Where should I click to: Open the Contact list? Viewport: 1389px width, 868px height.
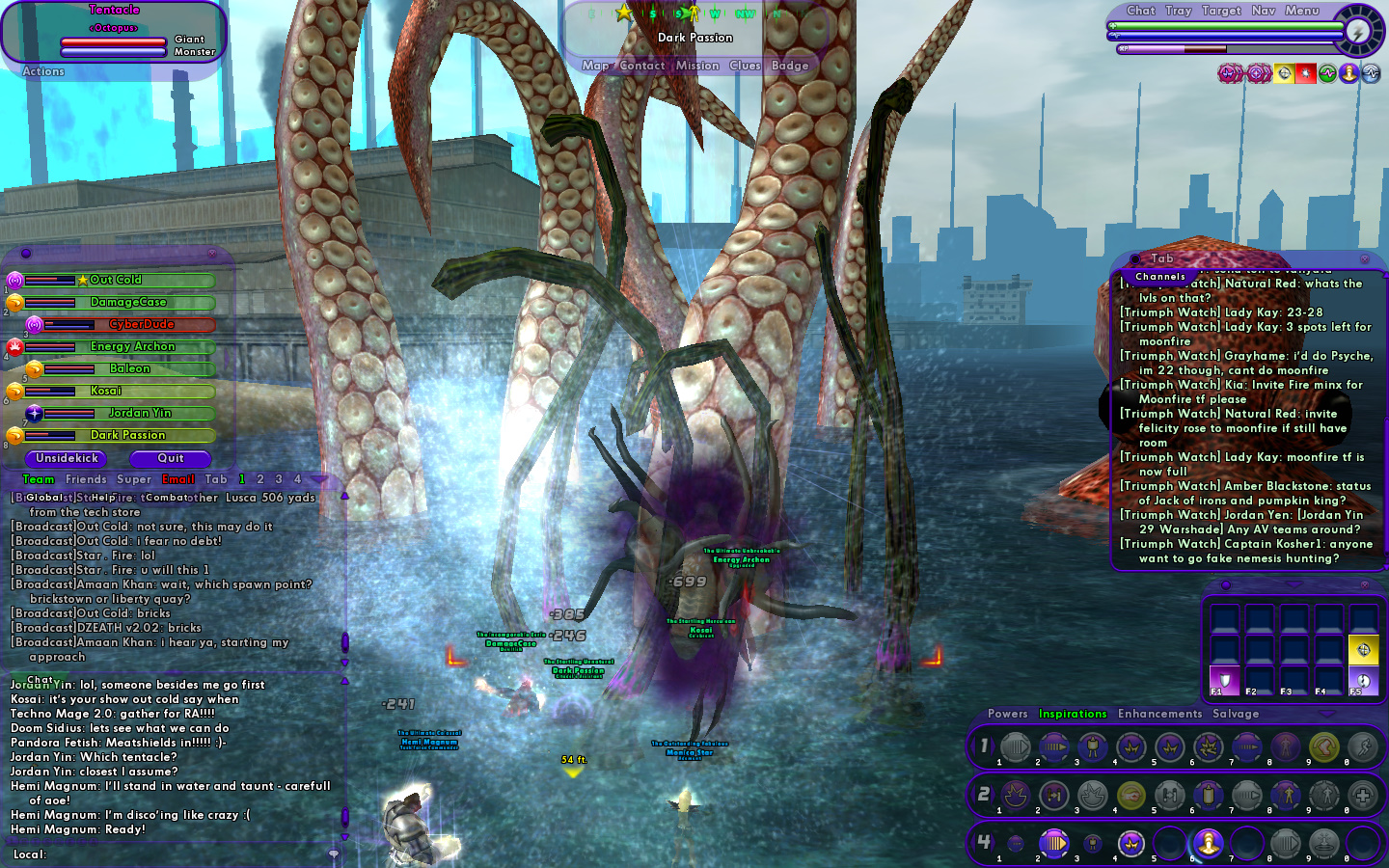point(641,66)
